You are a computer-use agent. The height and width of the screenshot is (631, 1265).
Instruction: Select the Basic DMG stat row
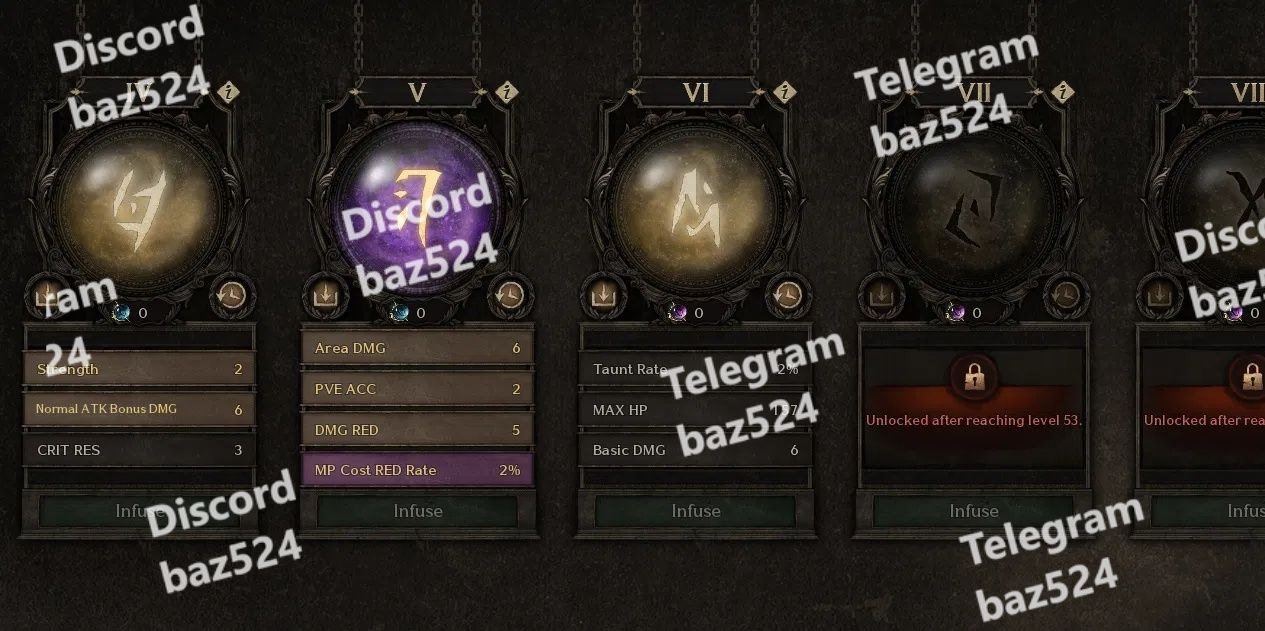point(695,450)
